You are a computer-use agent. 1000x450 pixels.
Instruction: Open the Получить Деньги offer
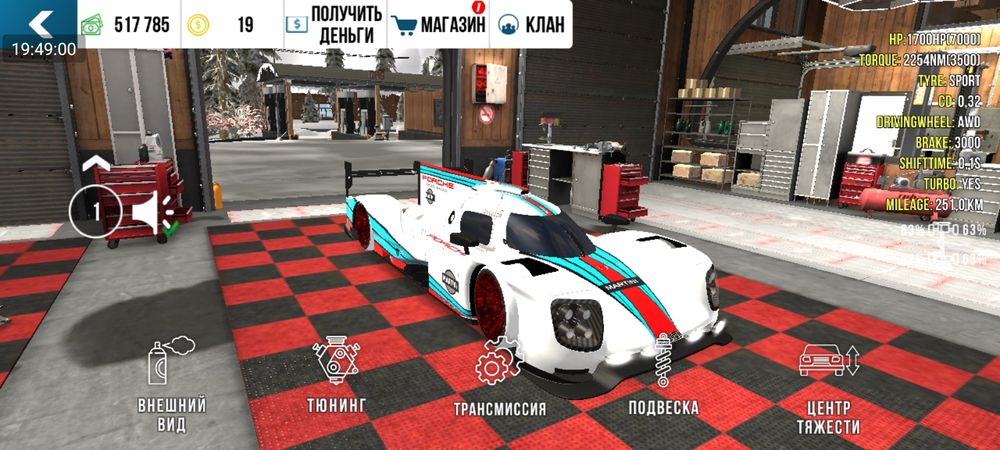333,24
